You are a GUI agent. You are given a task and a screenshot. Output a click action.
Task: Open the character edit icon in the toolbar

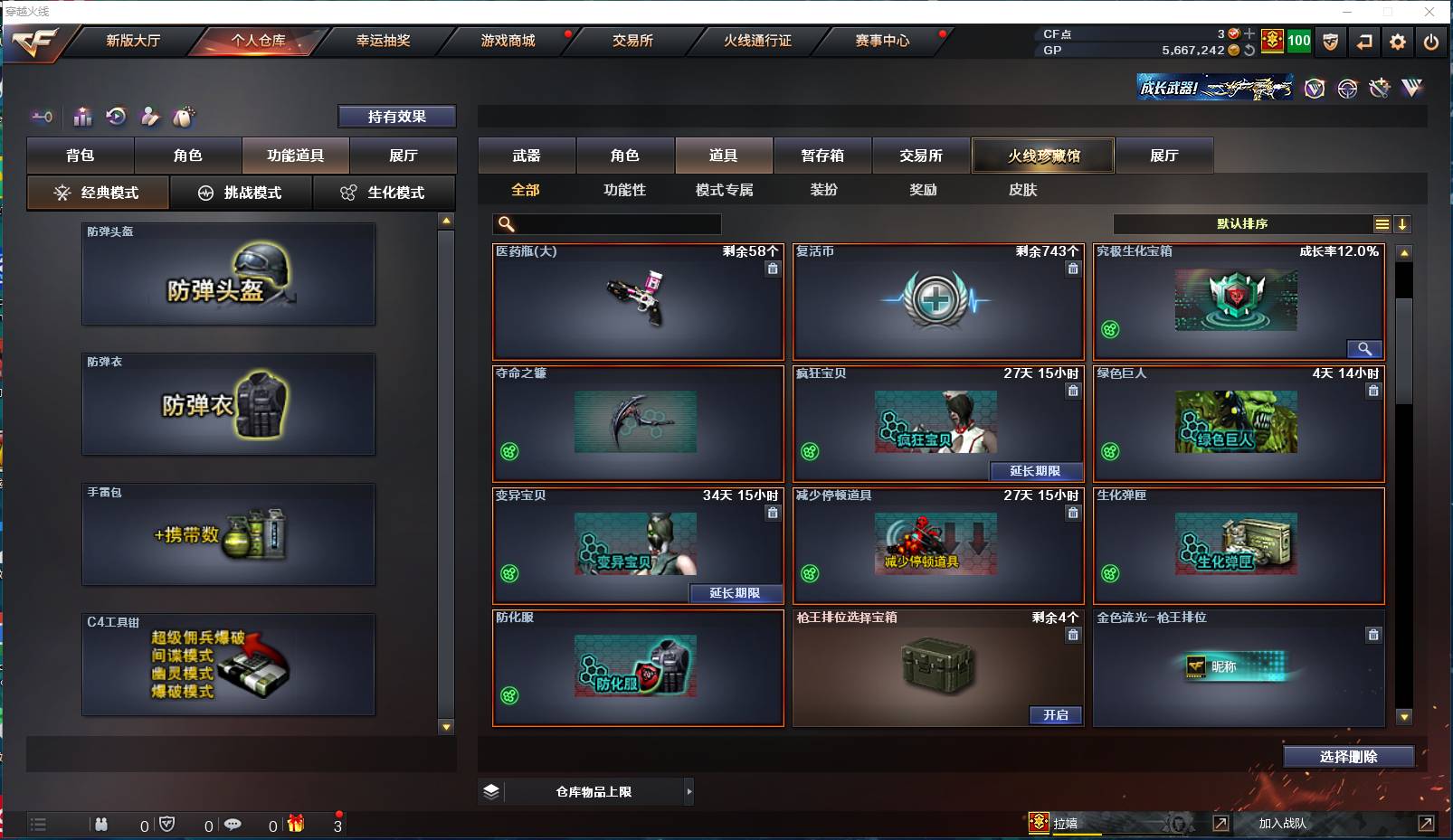(149, 117)
